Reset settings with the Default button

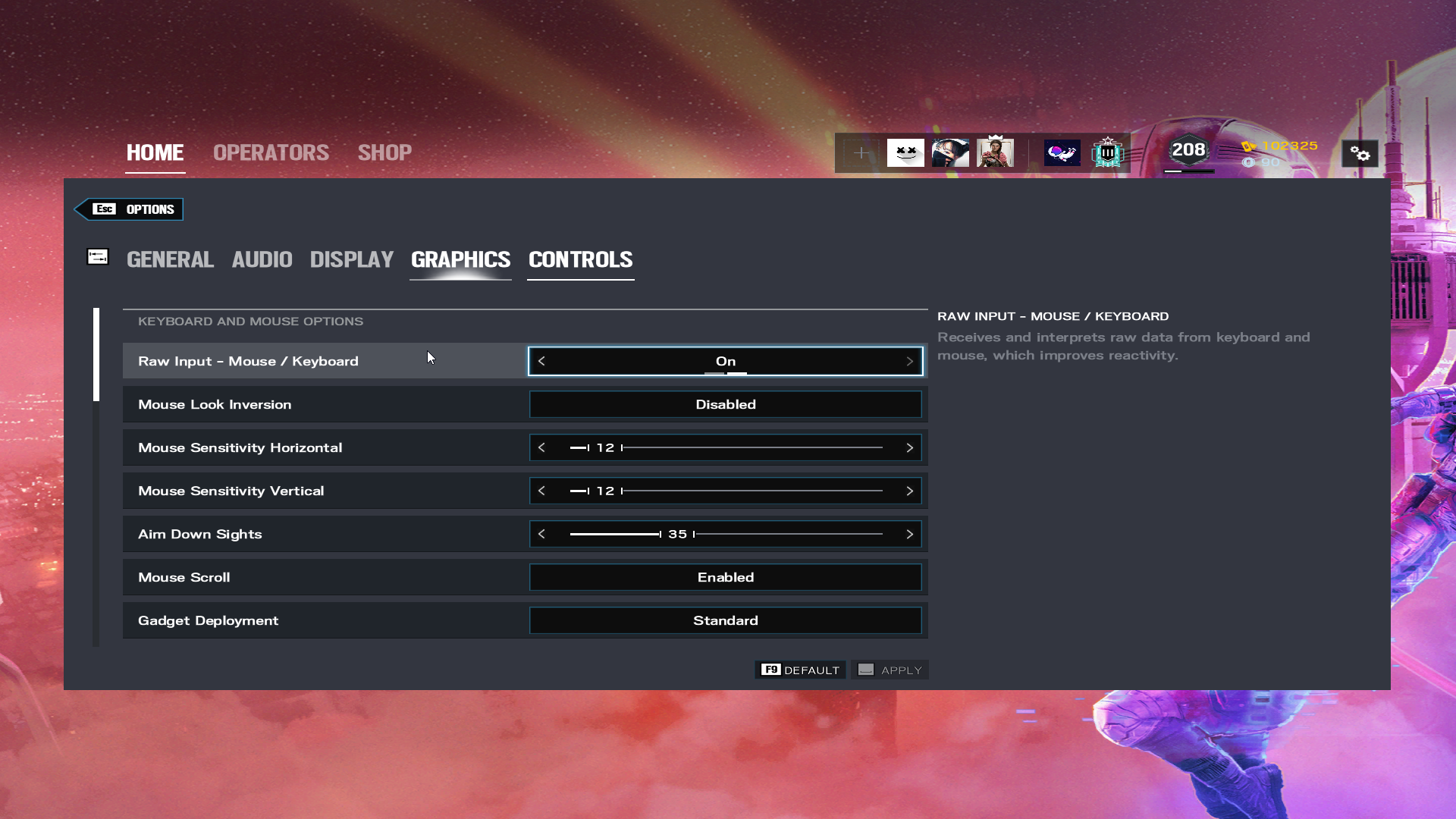tap(800, 670)
